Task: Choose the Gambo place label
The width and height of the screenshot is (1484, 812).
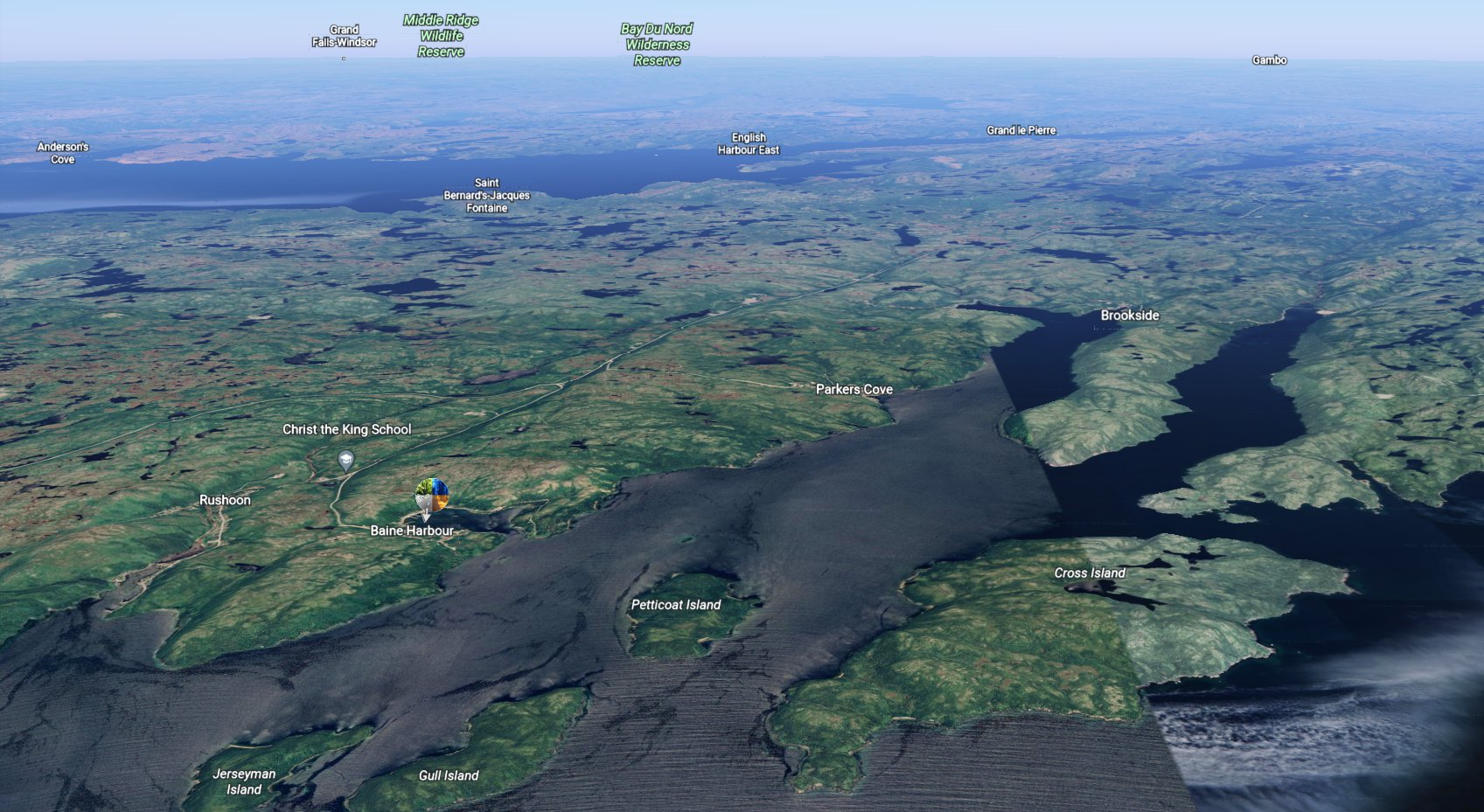Action: coord(1269,60)
